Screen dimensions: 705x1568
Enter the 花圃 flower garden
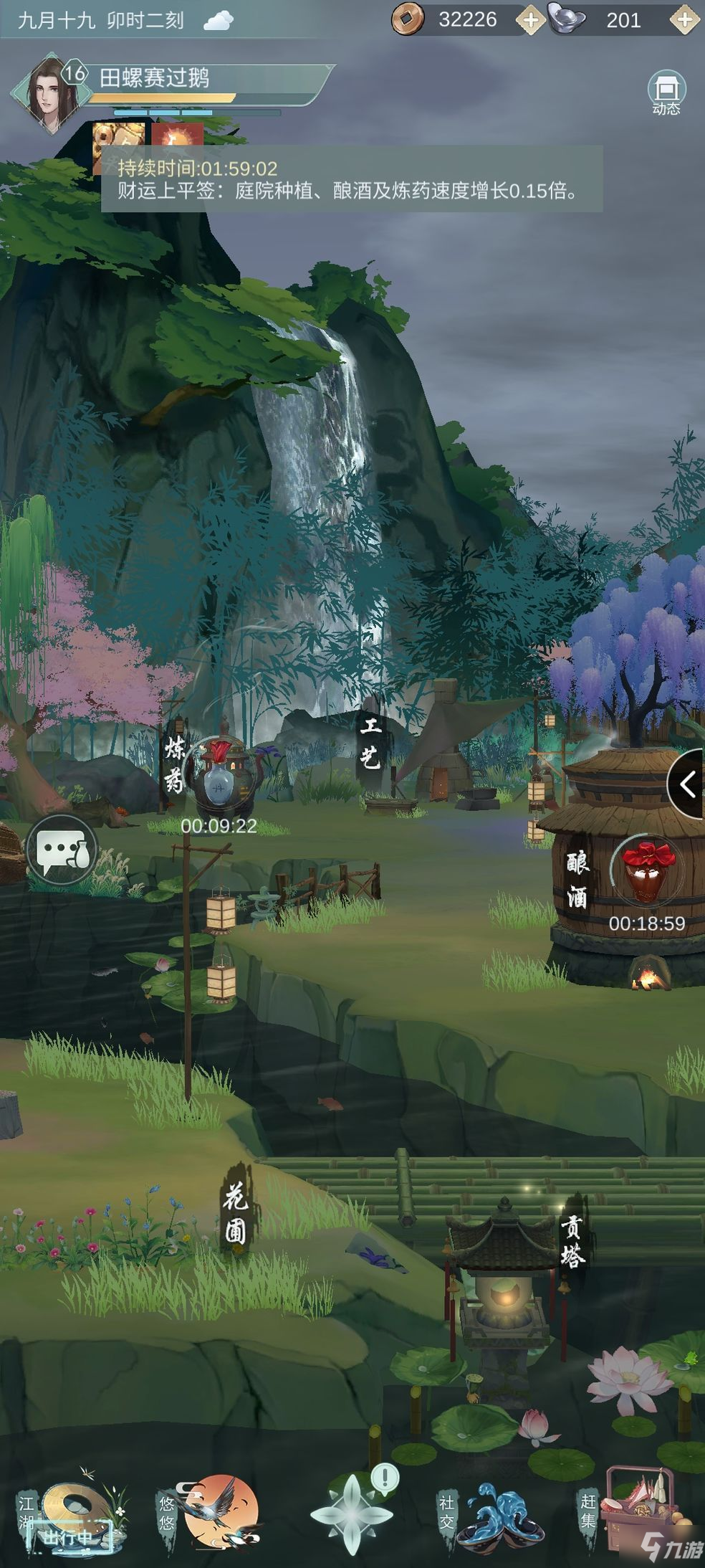point(236,1214)
